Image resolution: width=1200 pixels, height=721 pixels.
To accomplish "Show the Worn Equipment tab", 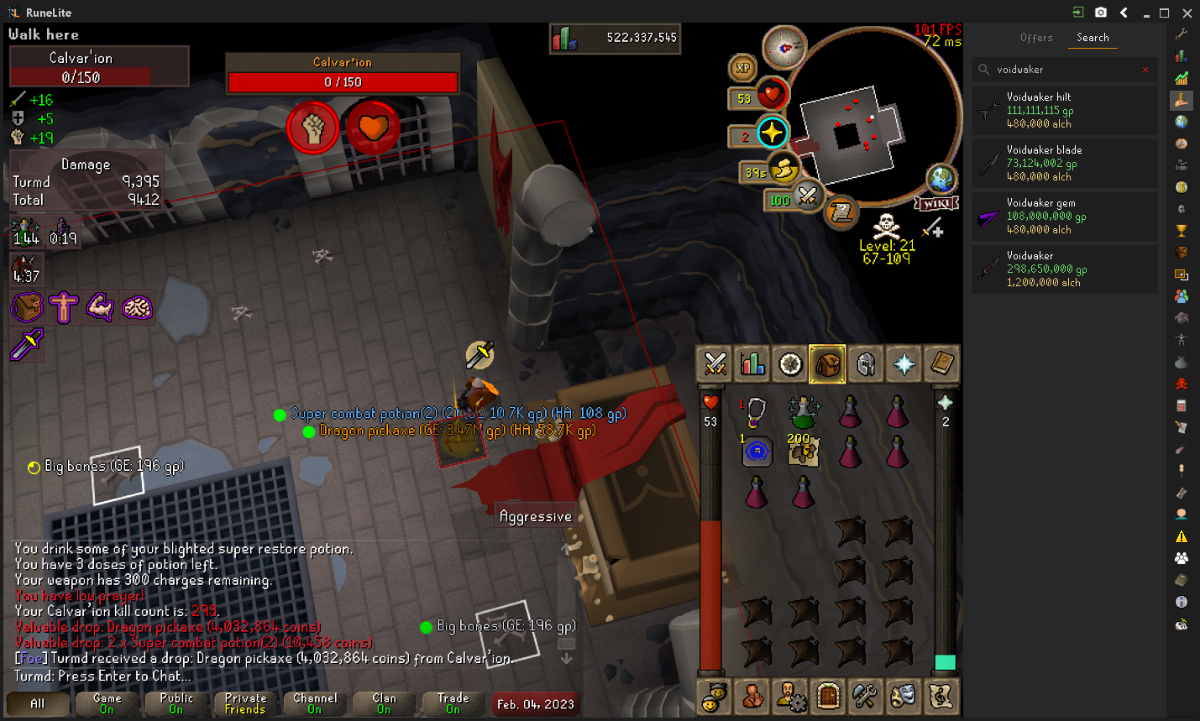I will [866, 364].
